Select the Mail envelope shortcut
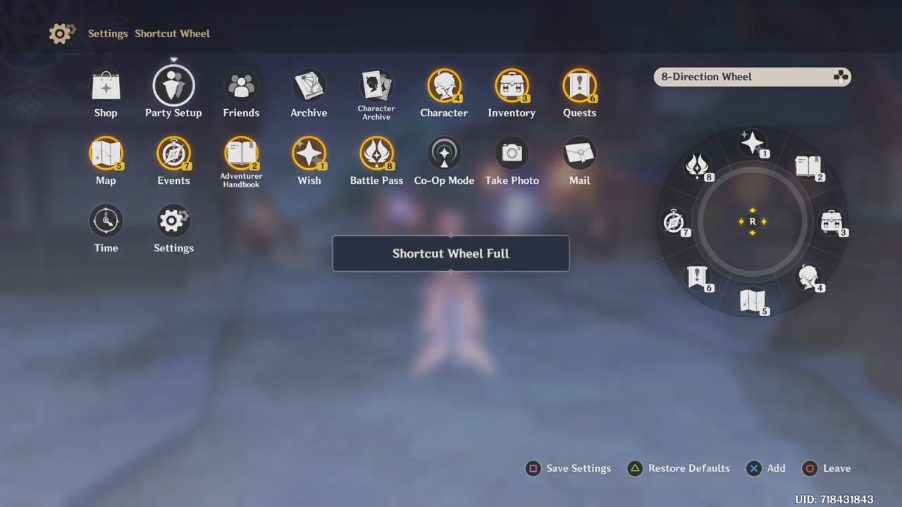This screenshot has width=902, height=507. pyautogui.click(x=579, y=153)
